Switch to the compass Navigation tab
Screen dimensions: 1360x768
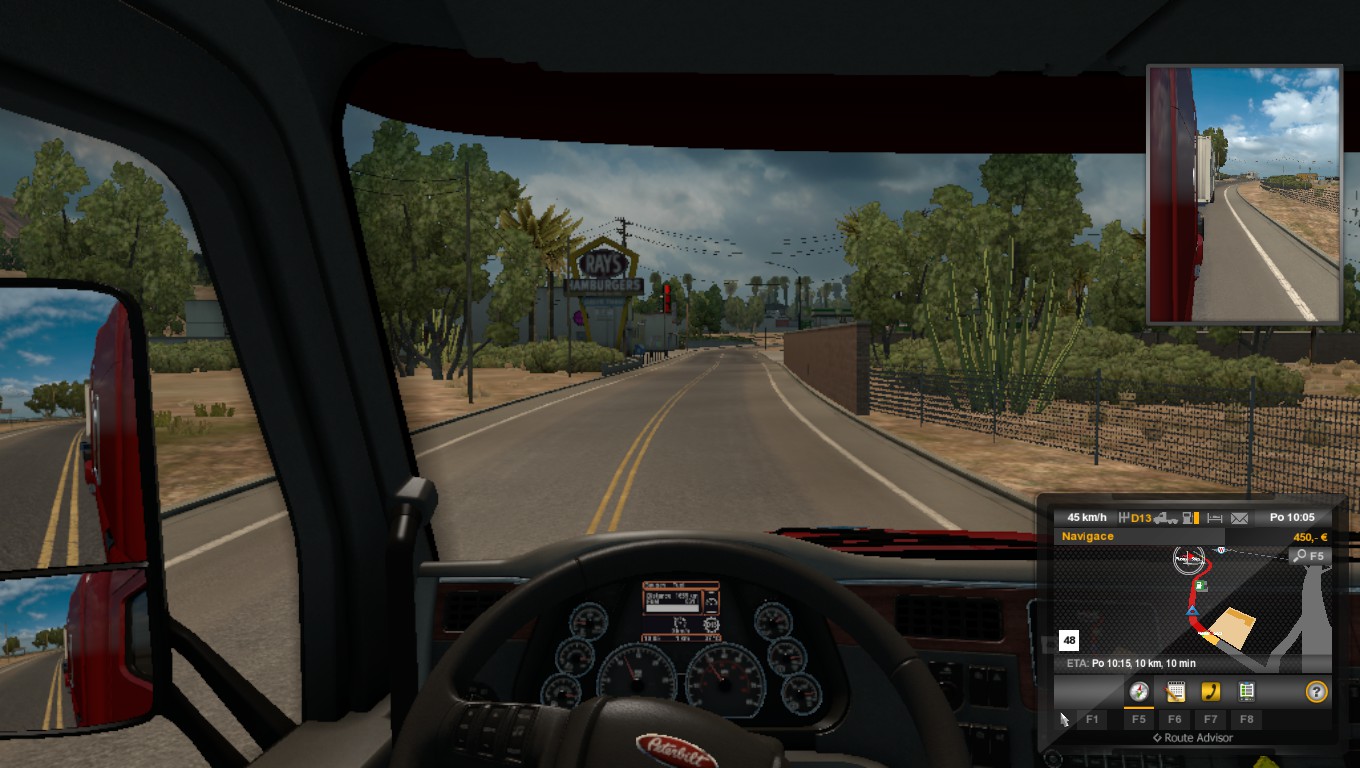click(1138, 692)
